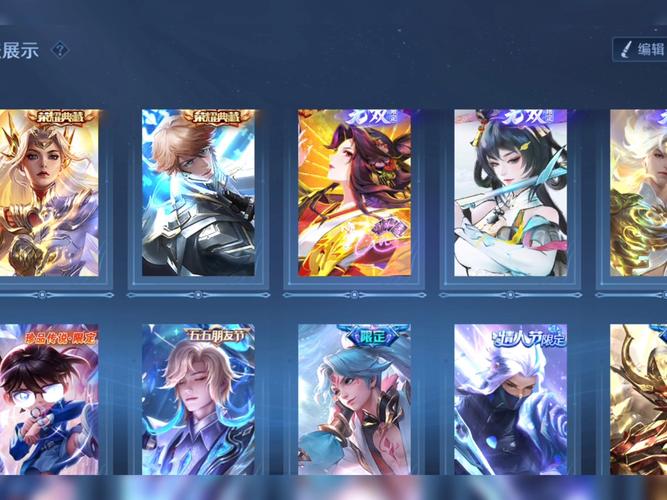Pick the 无双 black-haired swordswoman card
This screenshot has width=667, height=500.
point(510,193)
